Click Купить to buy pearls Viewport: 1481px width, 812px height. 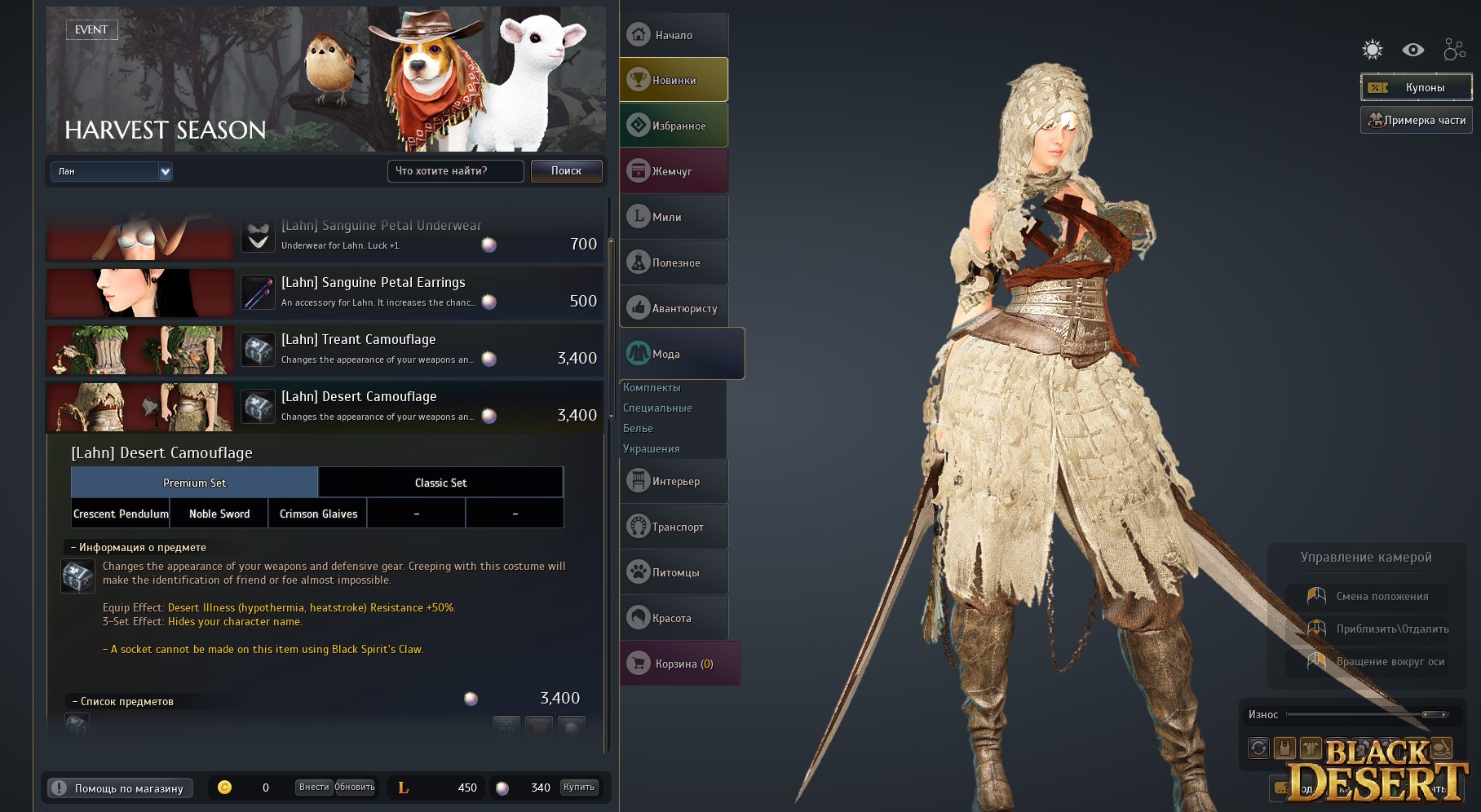[578, 788]
